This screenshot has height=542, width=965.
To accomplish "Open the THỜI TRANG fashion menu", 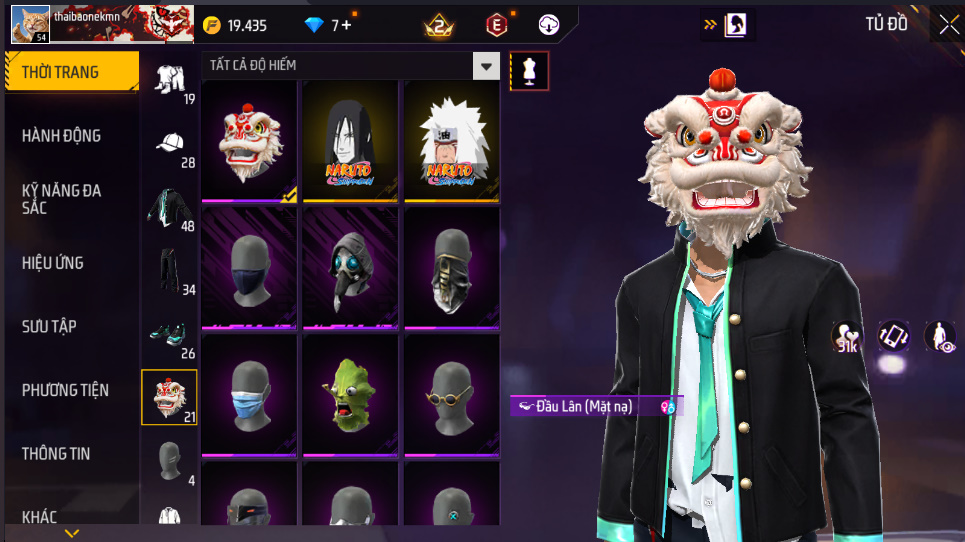I will (70, 72).
